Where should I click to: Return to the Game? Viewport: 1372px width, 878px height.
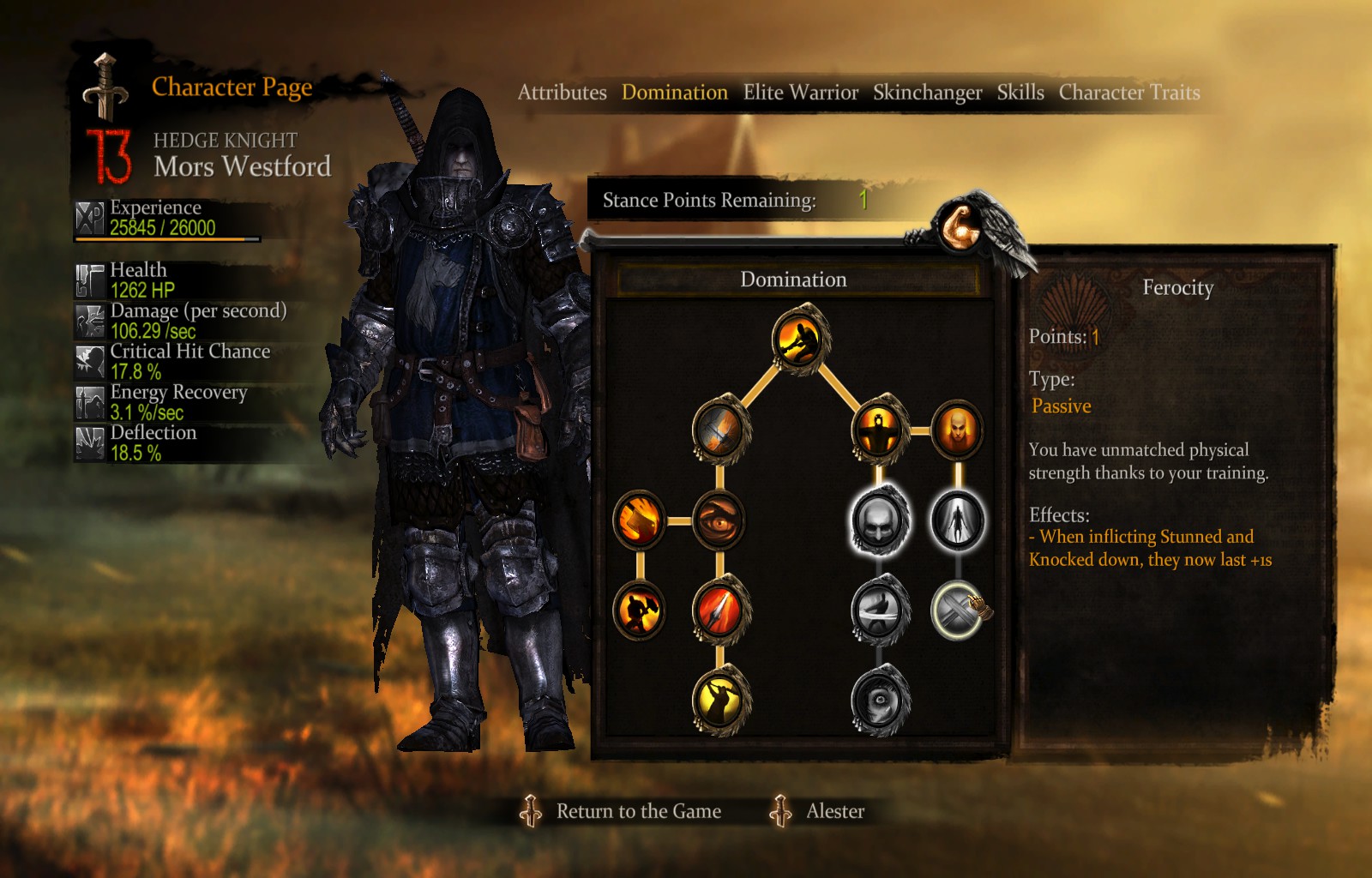[638, 811]
